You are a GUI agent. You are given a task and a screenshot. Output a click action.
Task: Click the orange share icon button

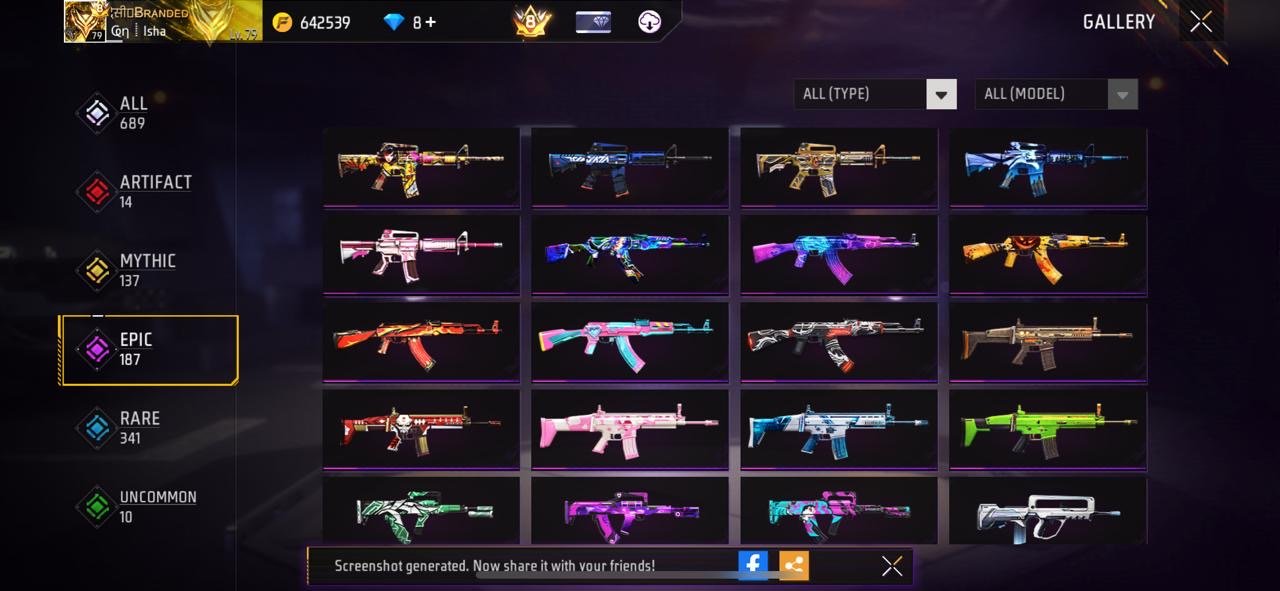[793, 565]
